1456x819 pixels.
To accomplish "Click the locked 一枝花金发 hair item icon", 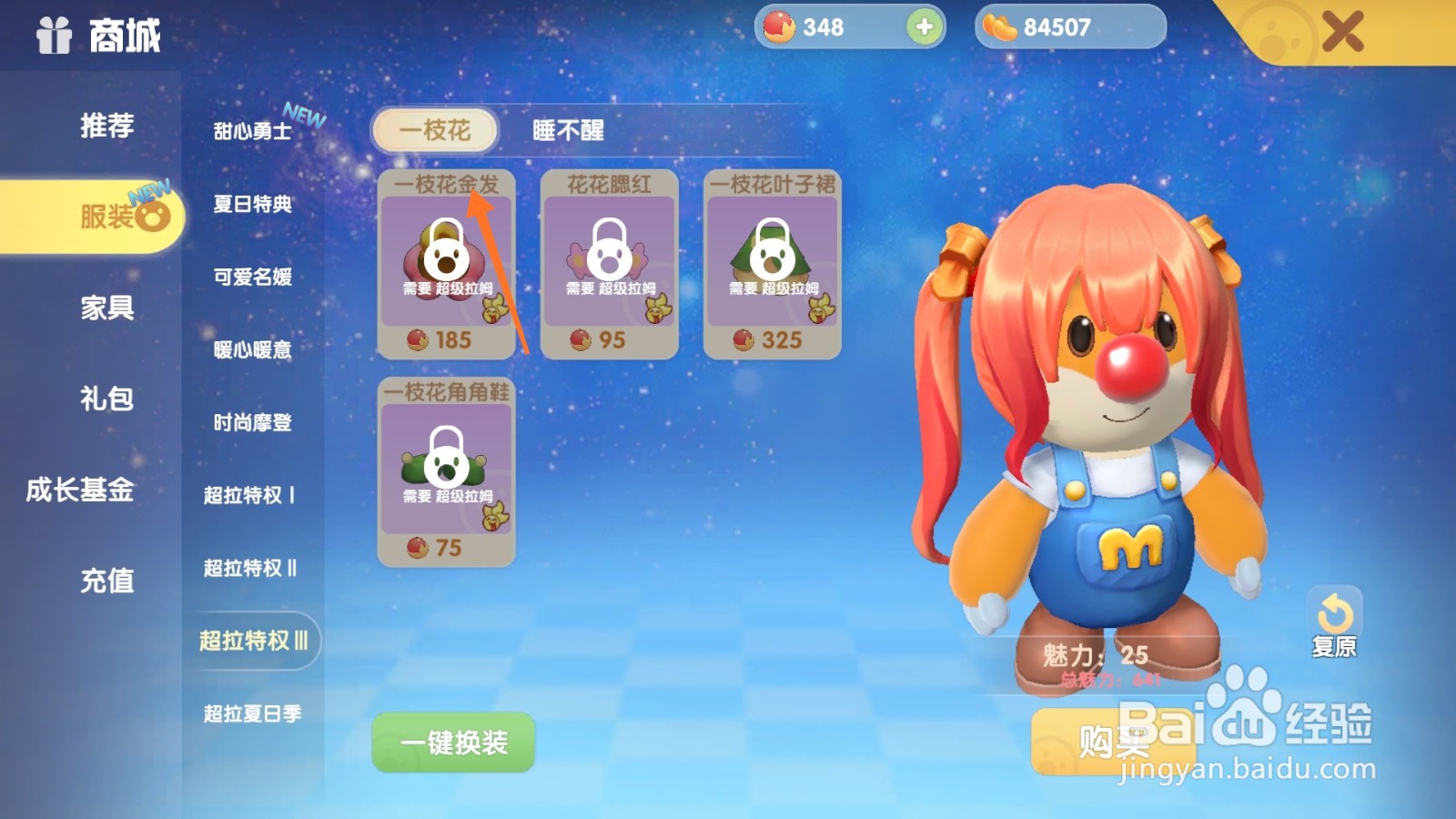I will click(x=446, y=259).
